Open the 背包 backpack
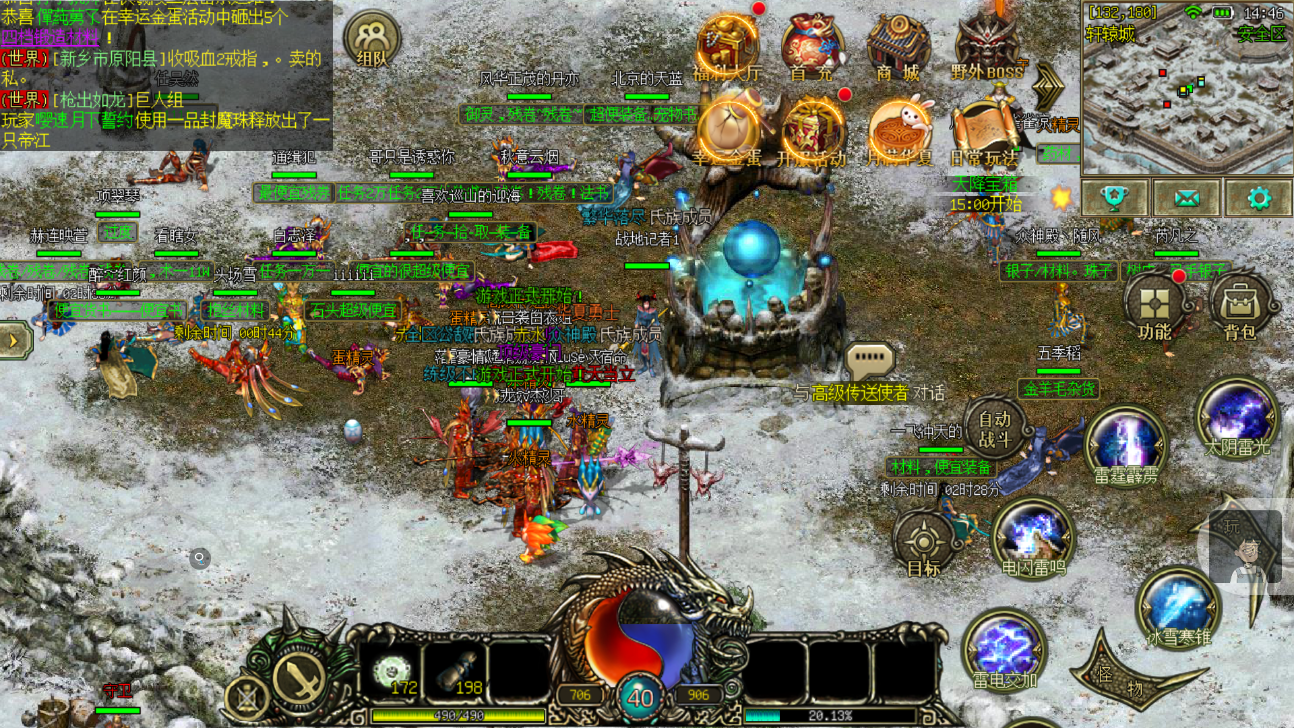Viewport: 1294px width, 728px height. (x=1240, y=305)
